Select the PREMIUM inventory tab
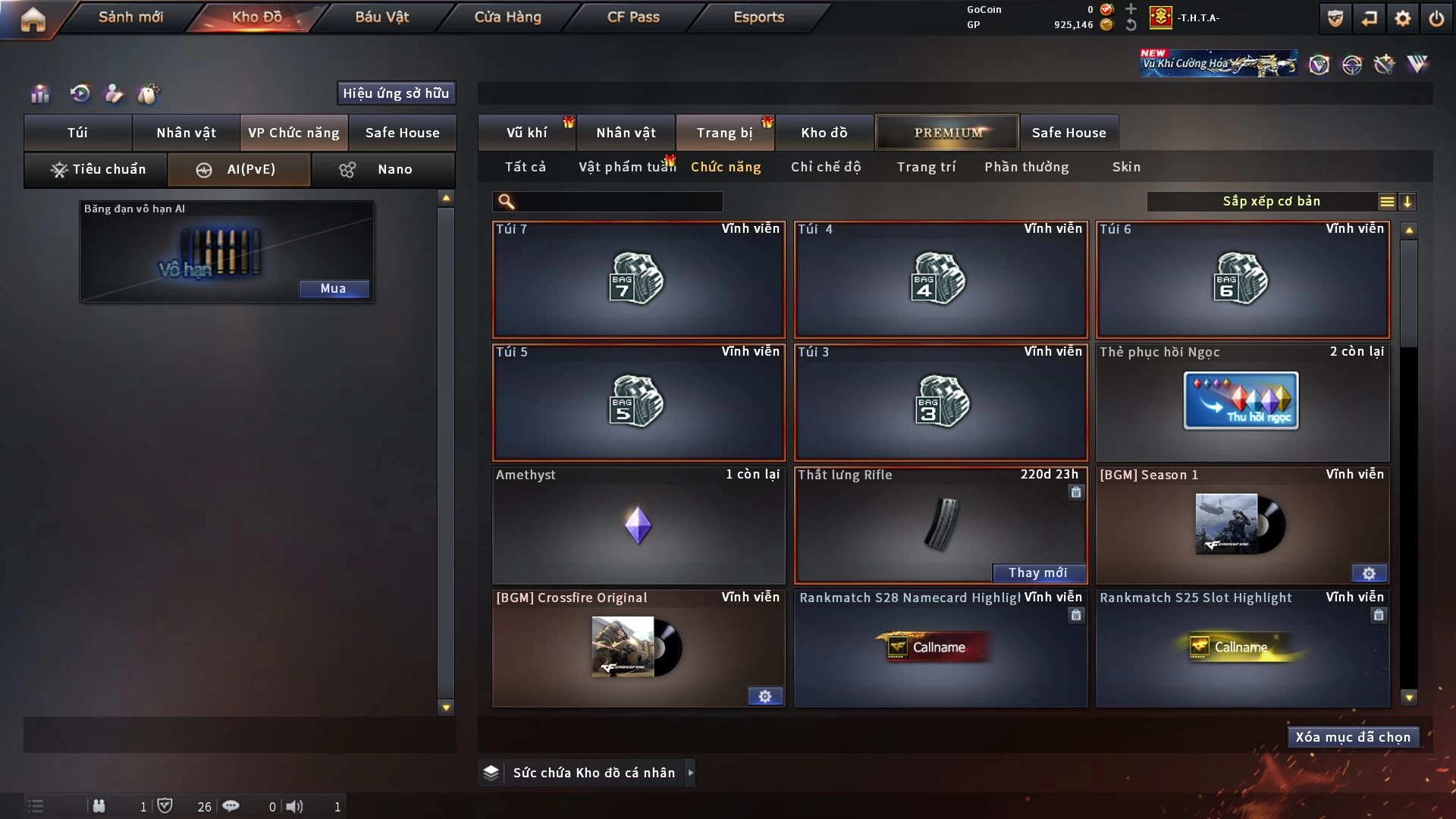Screen dimensions: 1456x819 coord(947,133)
